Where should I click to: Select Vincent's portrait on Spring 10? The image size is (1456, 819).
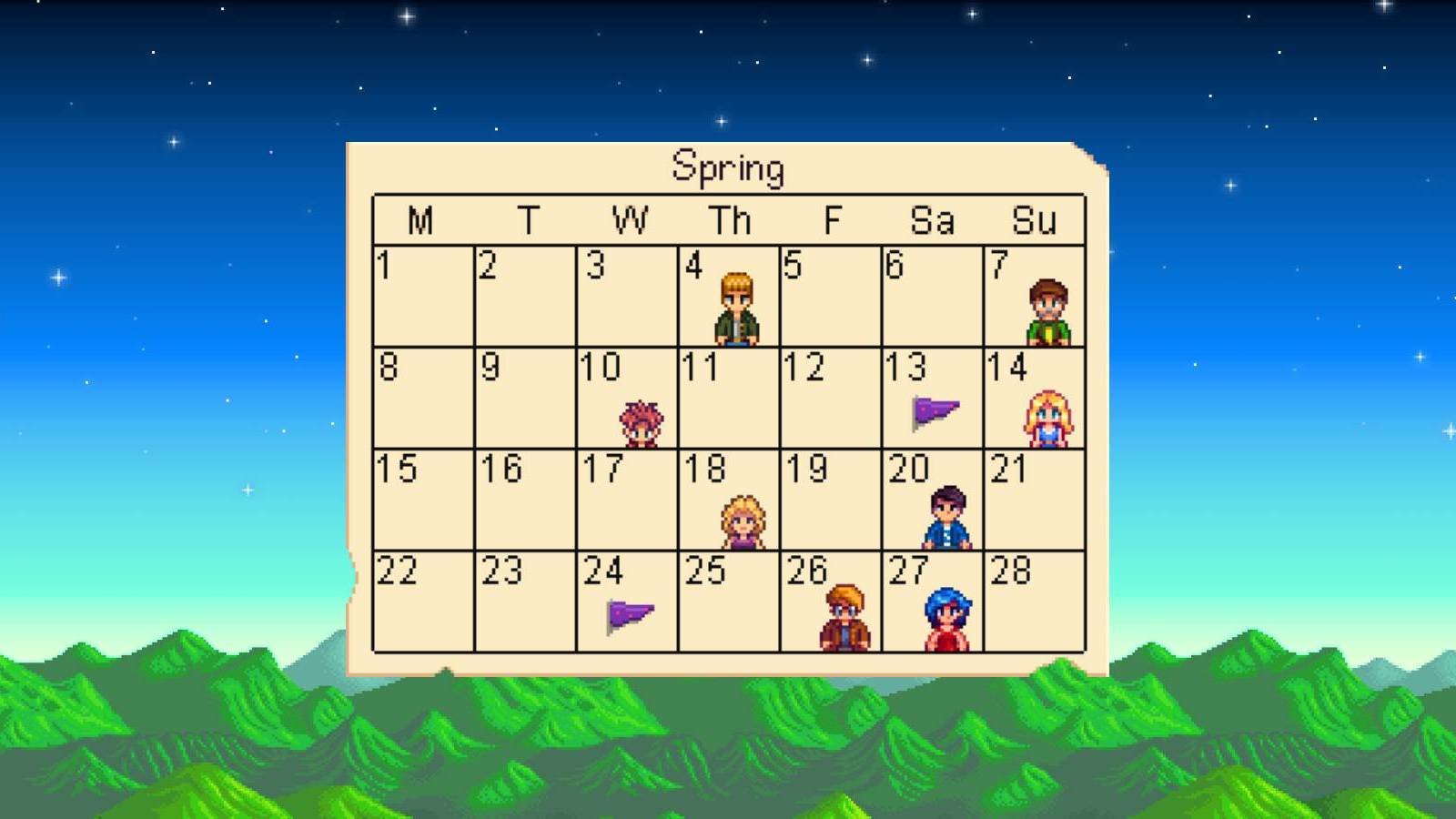[642, 421]
